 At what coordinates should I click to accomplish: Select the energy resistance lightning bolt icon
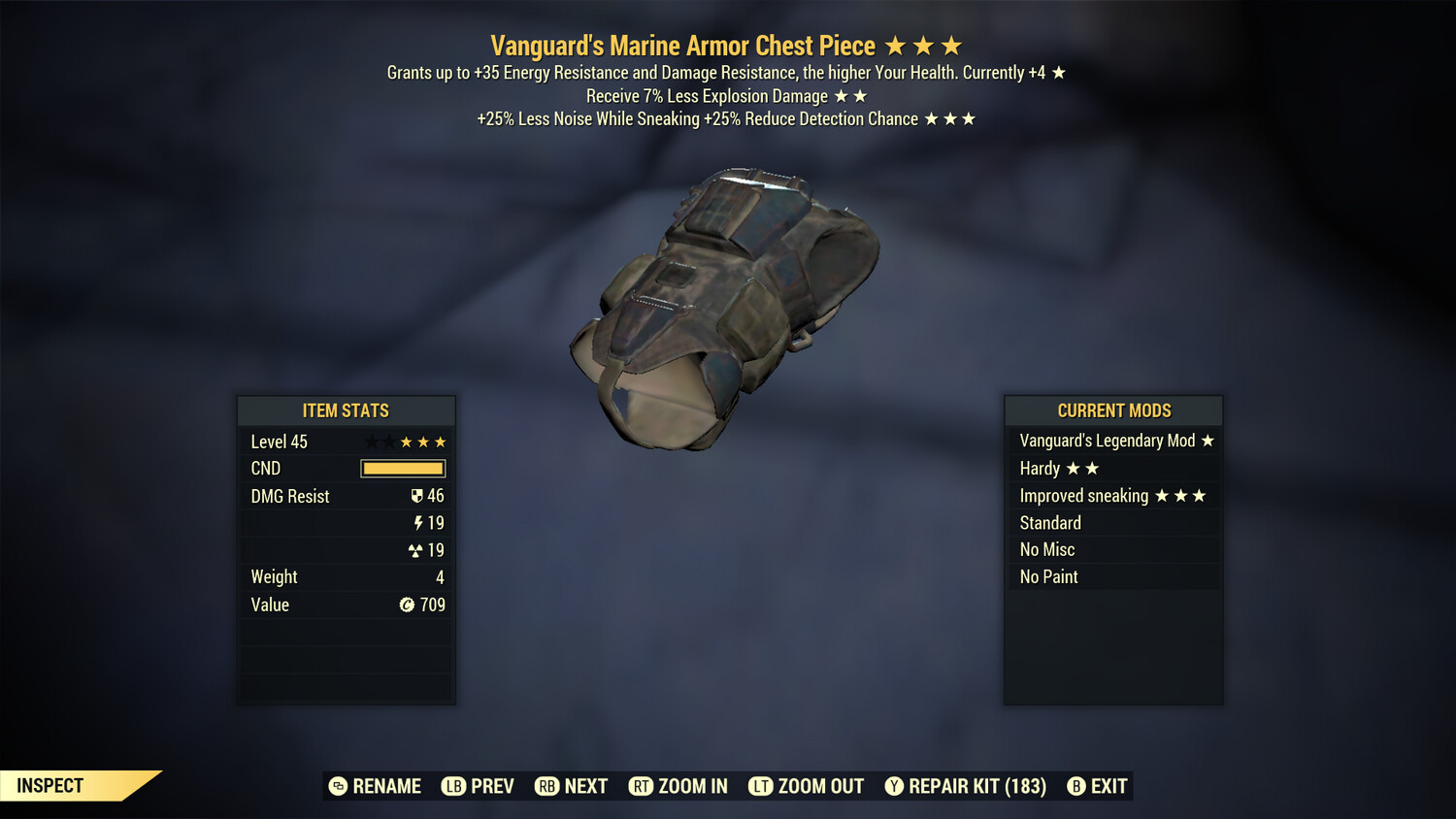419,523
